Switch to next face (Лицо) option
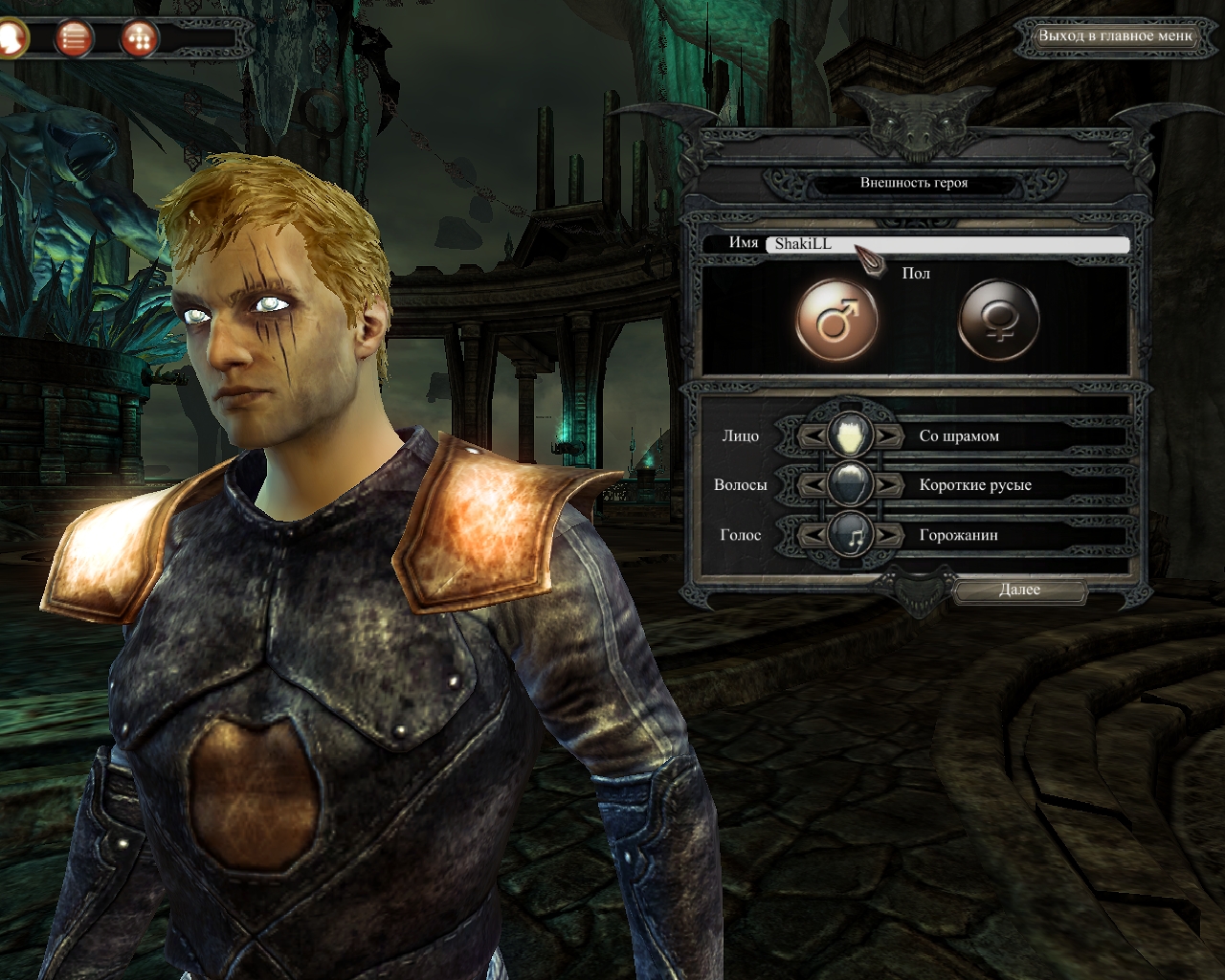The width and height of the screenshot is (1225, 980). pyautogui.click(x=887, y=436)
